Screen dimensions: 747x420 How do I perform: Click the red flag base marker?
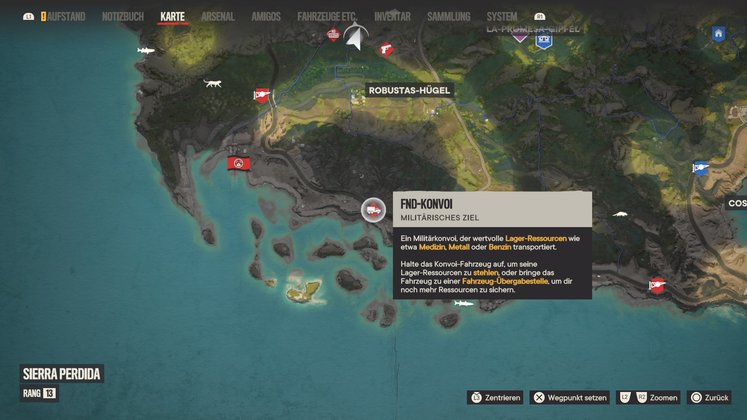point(239,162)
